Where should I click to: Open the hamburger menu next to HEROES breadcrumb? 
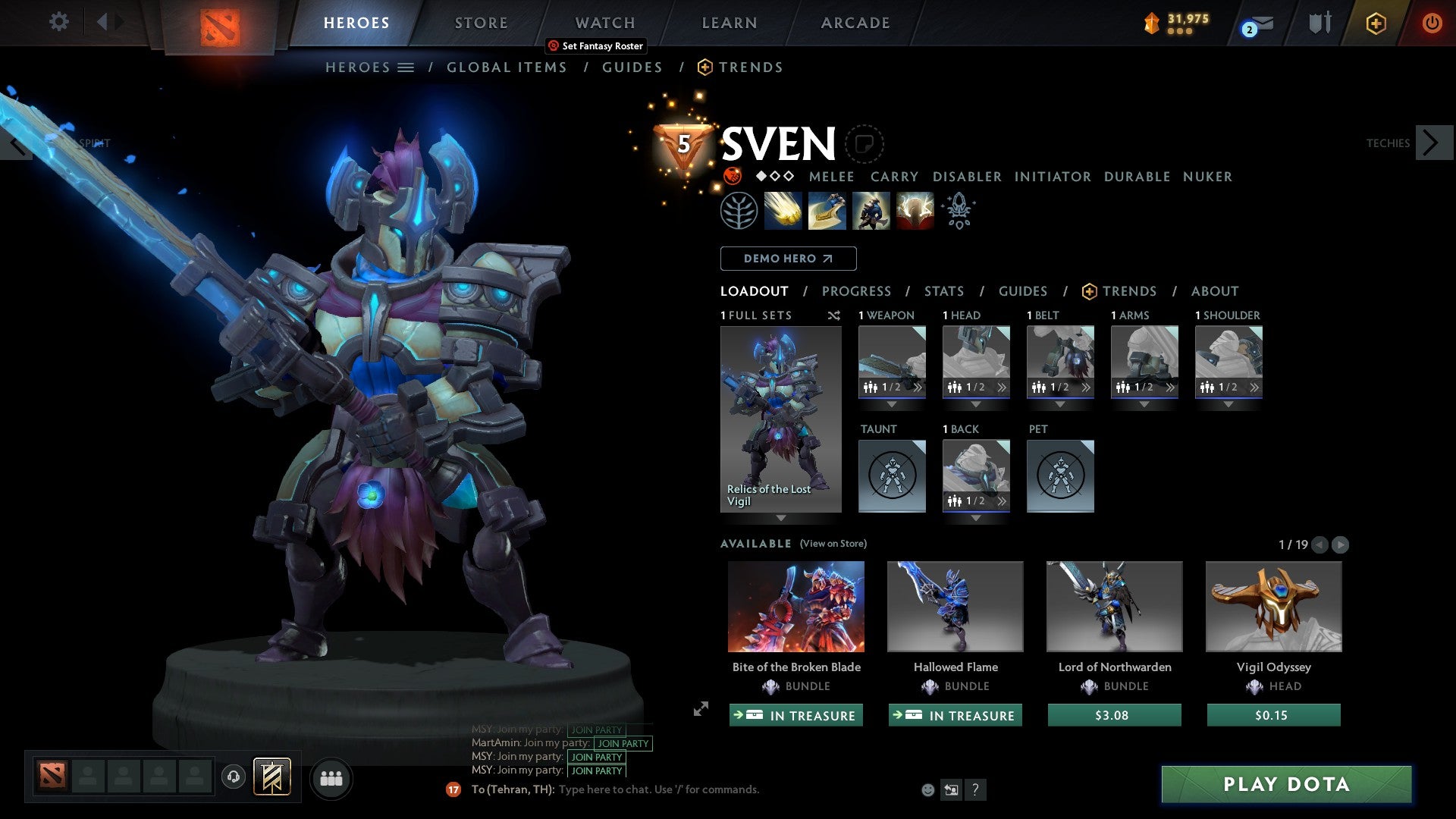[x=406, y=67]
